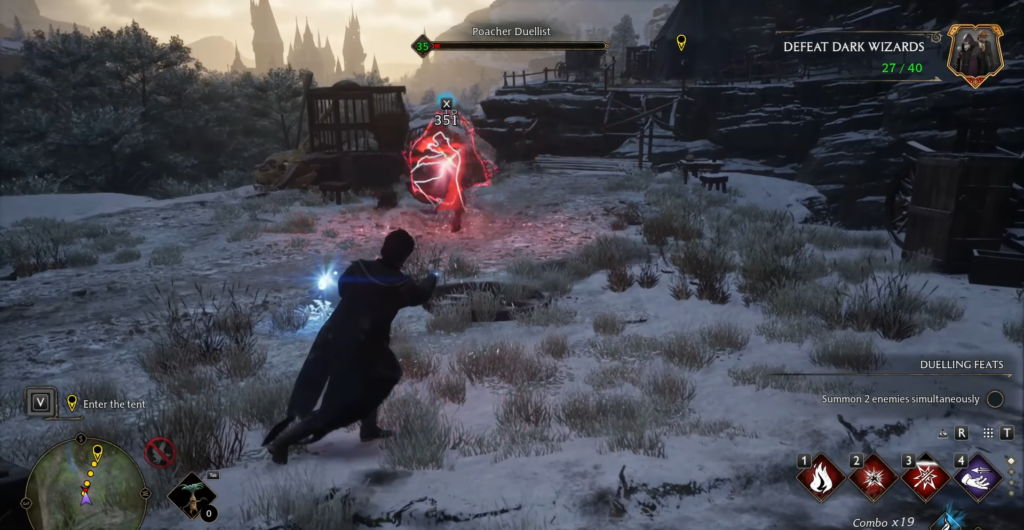The width and height of the screenshot is (1024, 530).
Task: Select the yellow quest marker on the minimap
Action: 97,453
